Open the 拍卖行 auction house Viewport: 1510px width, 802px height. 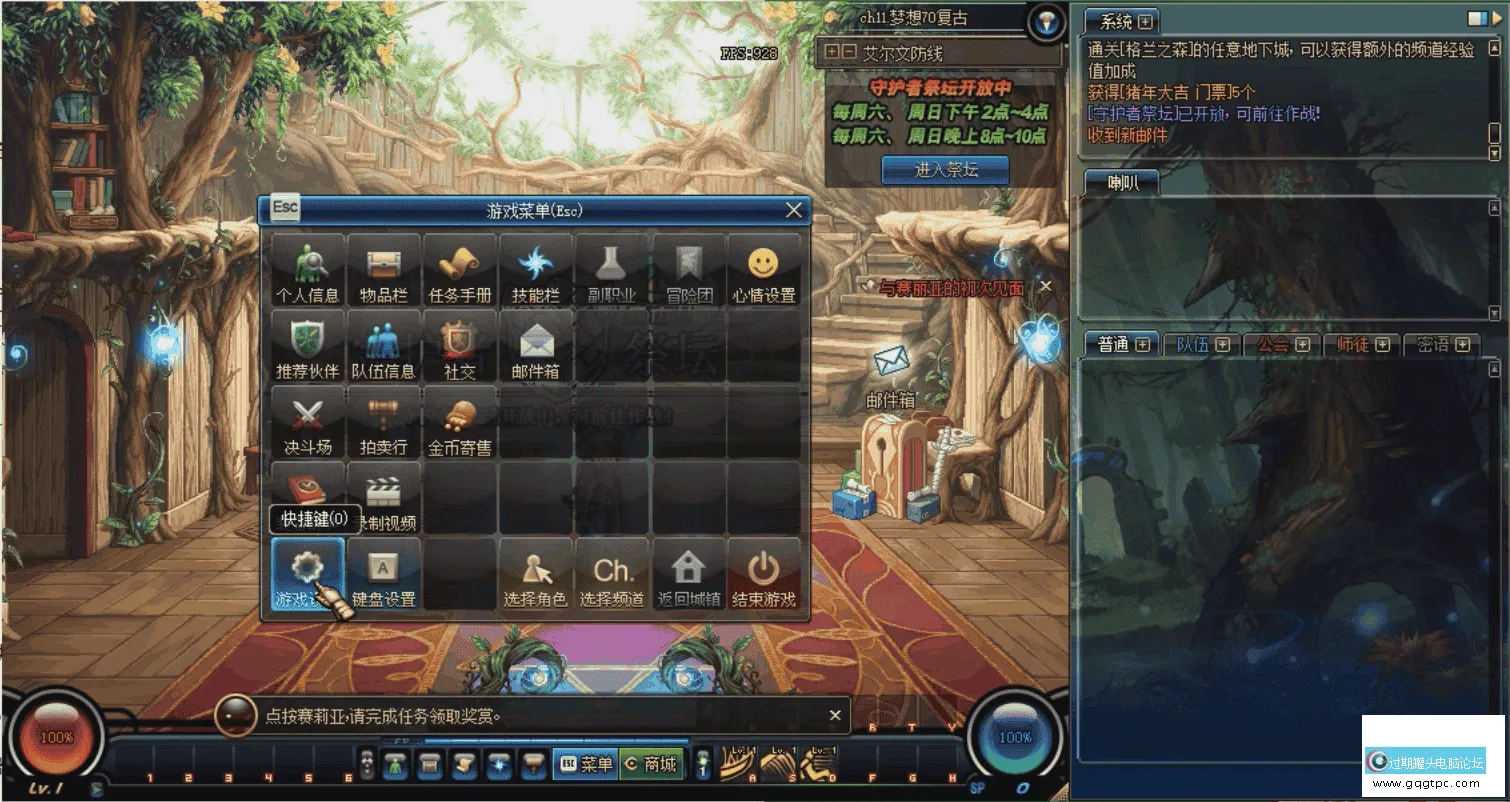384,422
